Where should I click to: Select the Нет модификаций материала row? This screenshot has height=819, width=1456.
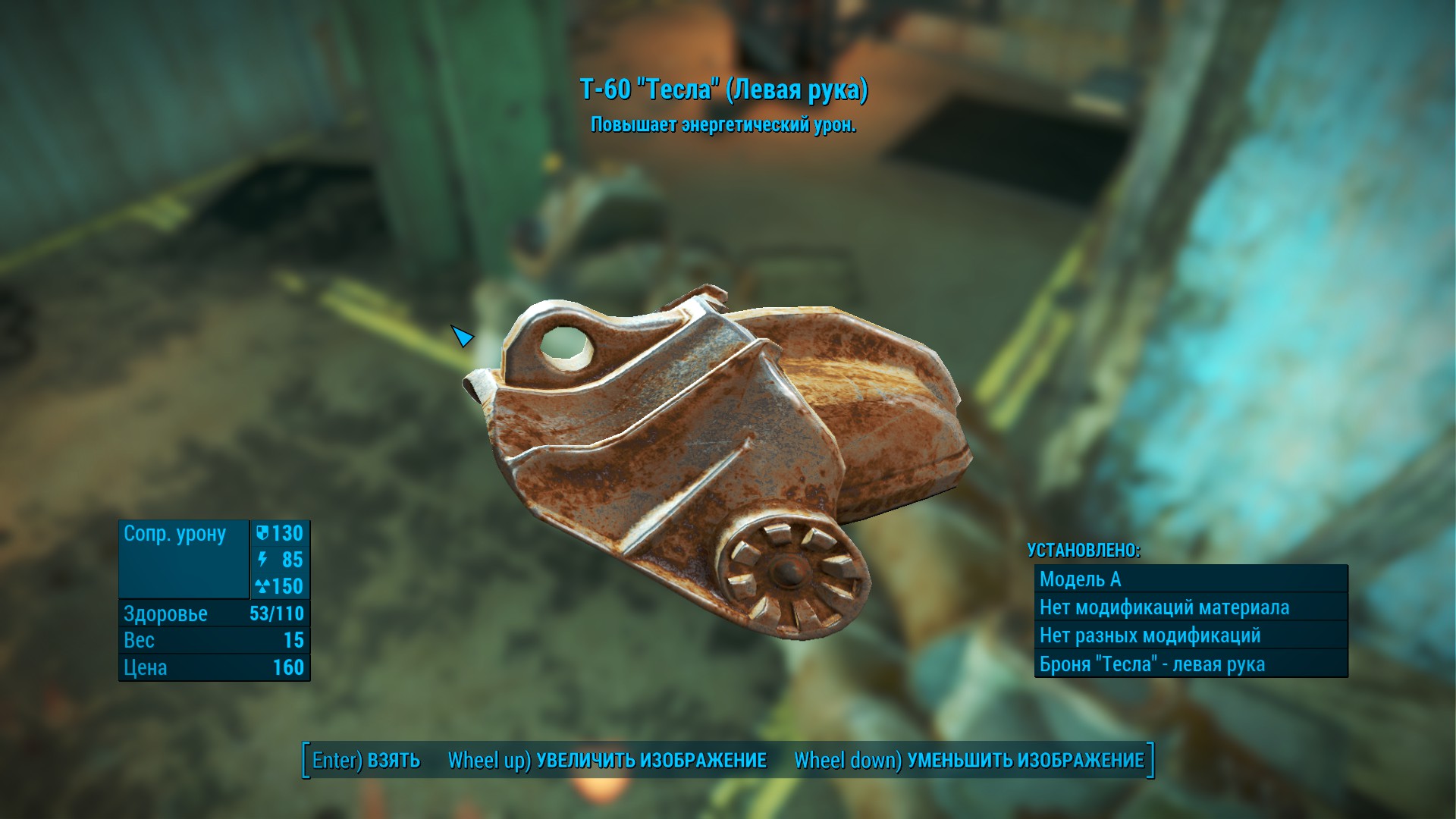click(1190, 607)
